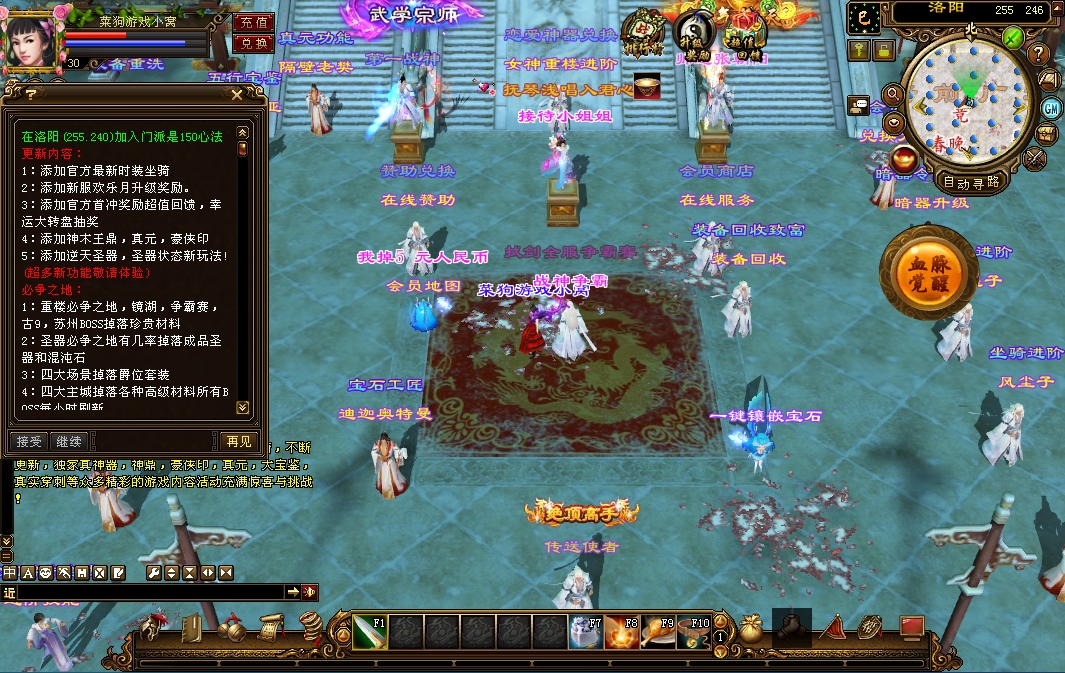Open the 兑换 exchange button
The height and width of the screenshot is (673, 1065).
[x=254, y=43]
